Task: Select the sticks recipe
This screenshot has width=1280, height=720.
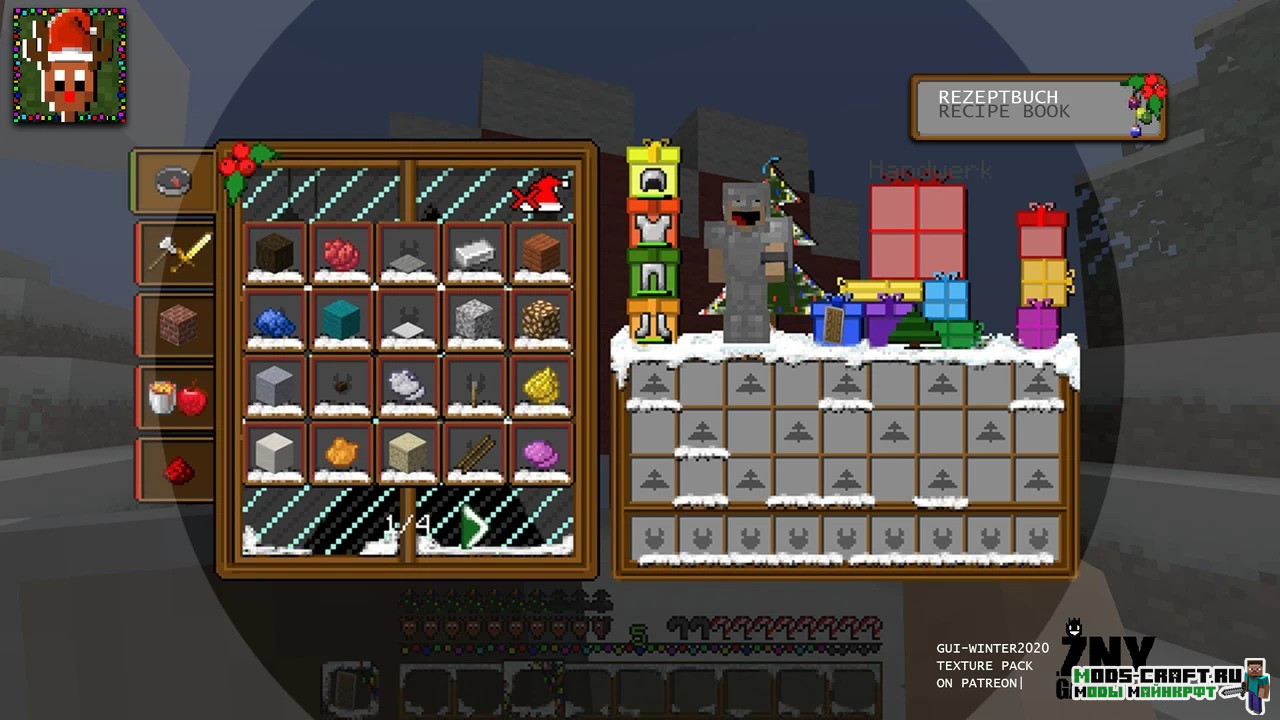Action: point(475,453)
